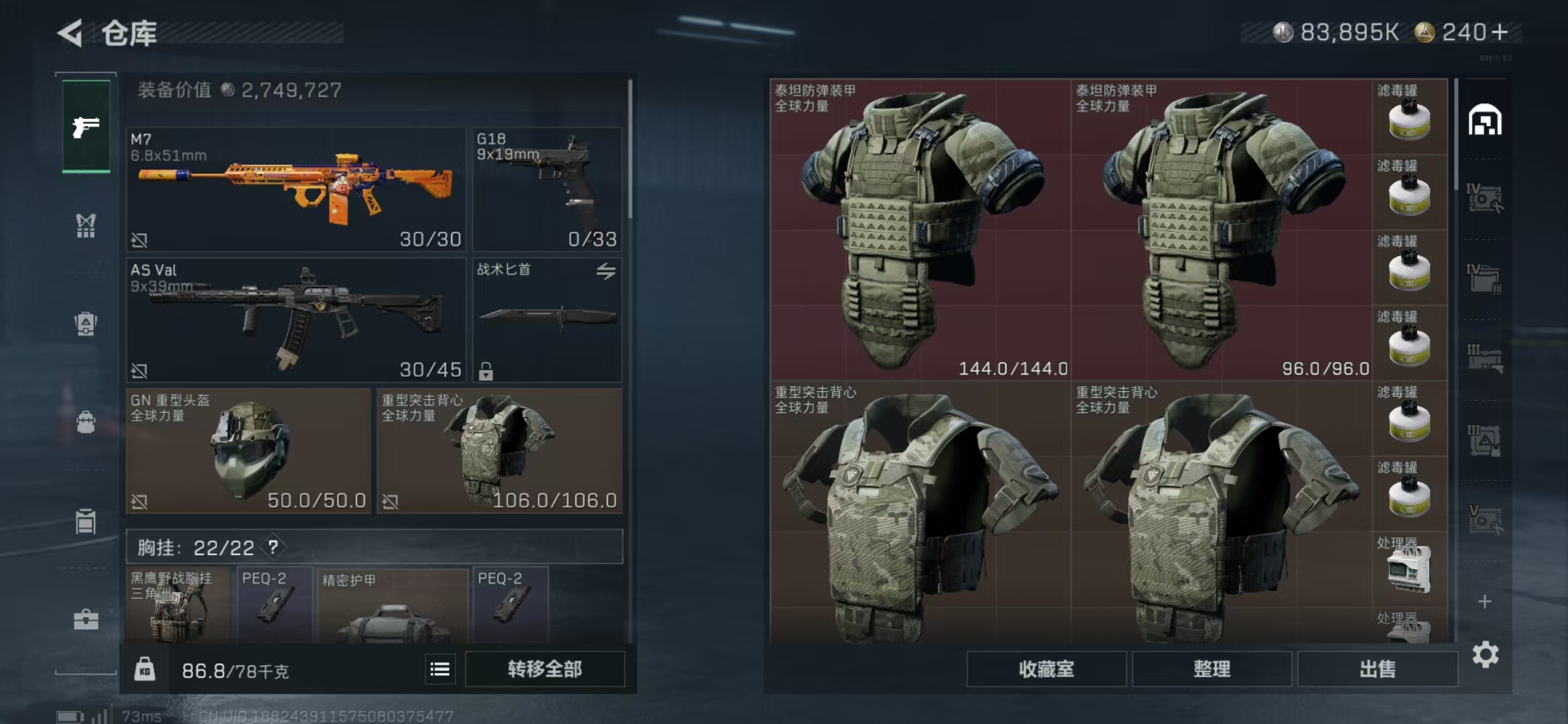Open the 收藏室 collection room

tap(1046, 669)
